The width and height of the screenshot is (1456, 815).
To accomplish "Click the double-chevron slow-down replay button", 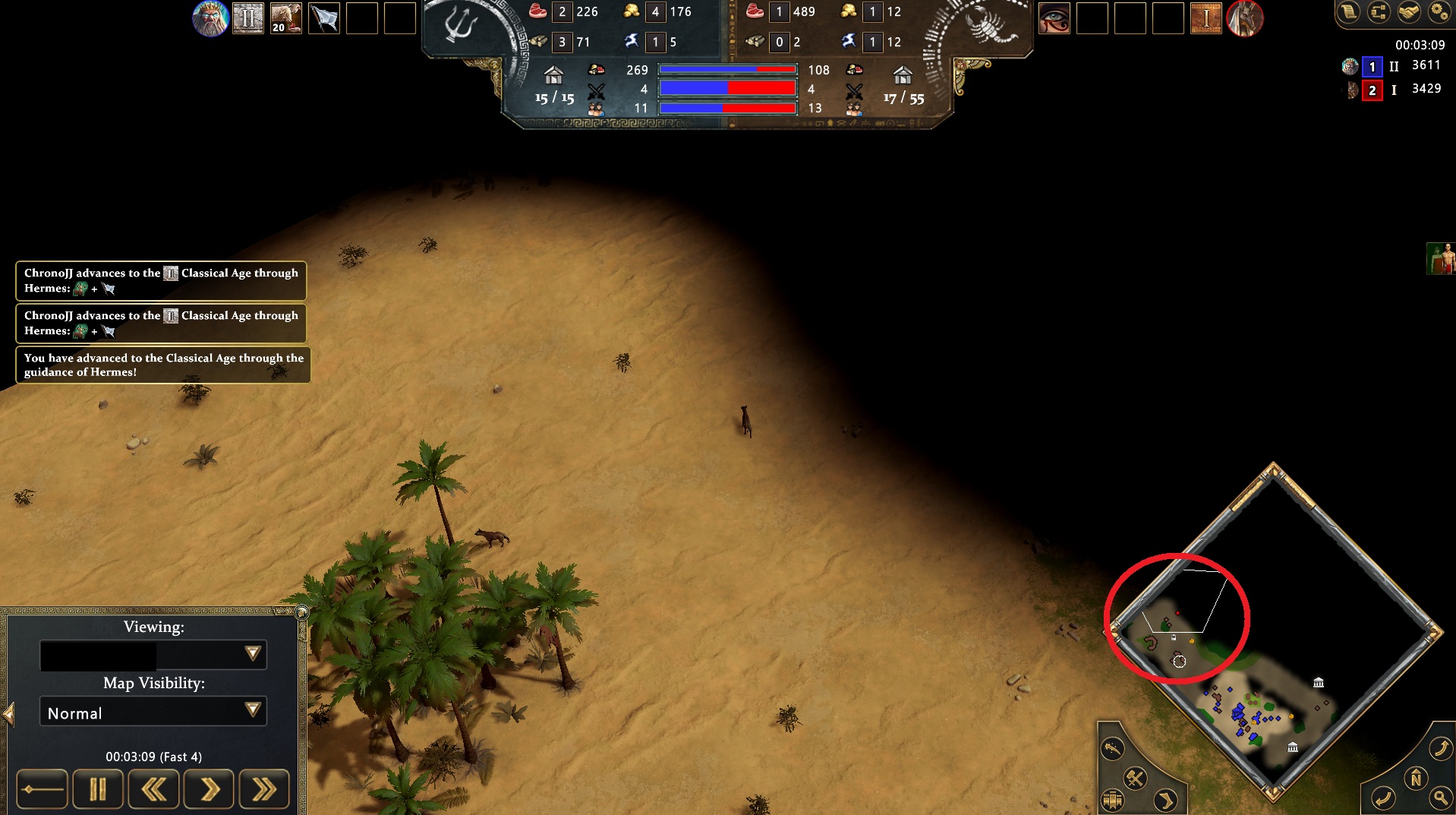I will (153, 790).
